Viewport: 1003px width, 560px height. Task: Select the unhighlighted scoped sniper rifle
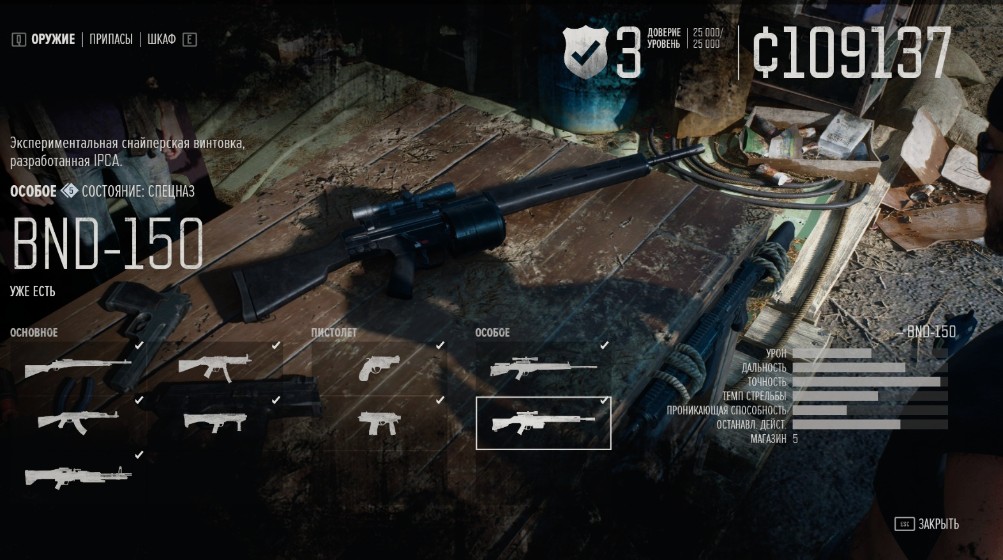[543, 367]
